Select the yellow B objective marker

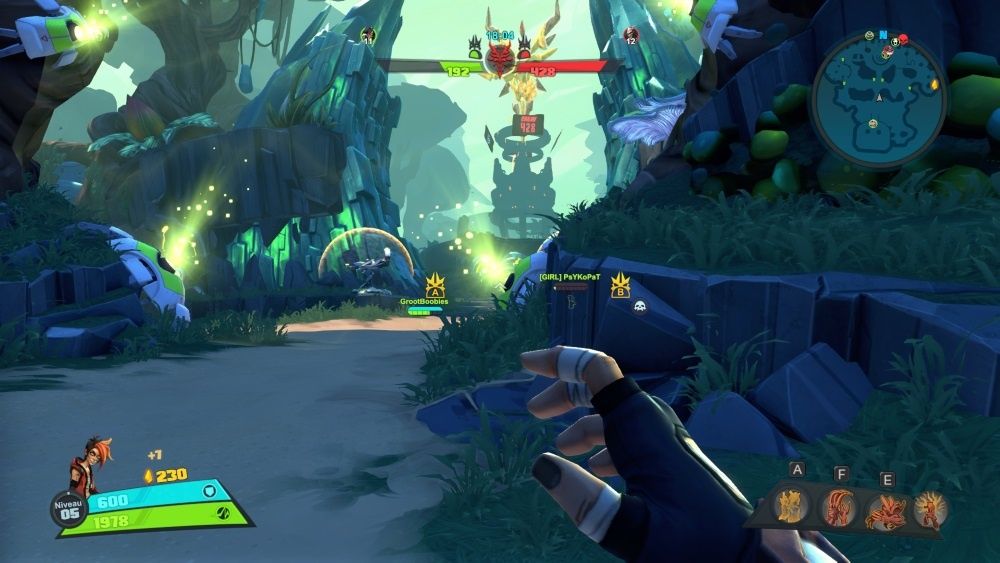click(x=620, y=288)
